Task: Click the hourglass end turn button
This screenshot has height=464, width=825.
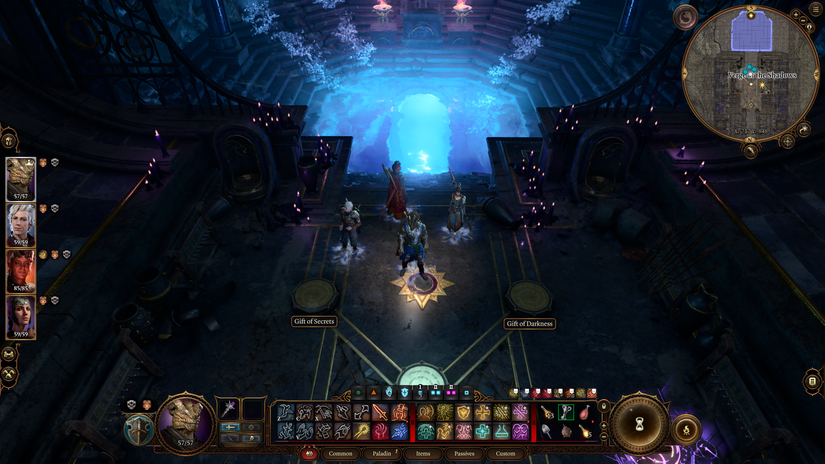Action: click(640, 424)
